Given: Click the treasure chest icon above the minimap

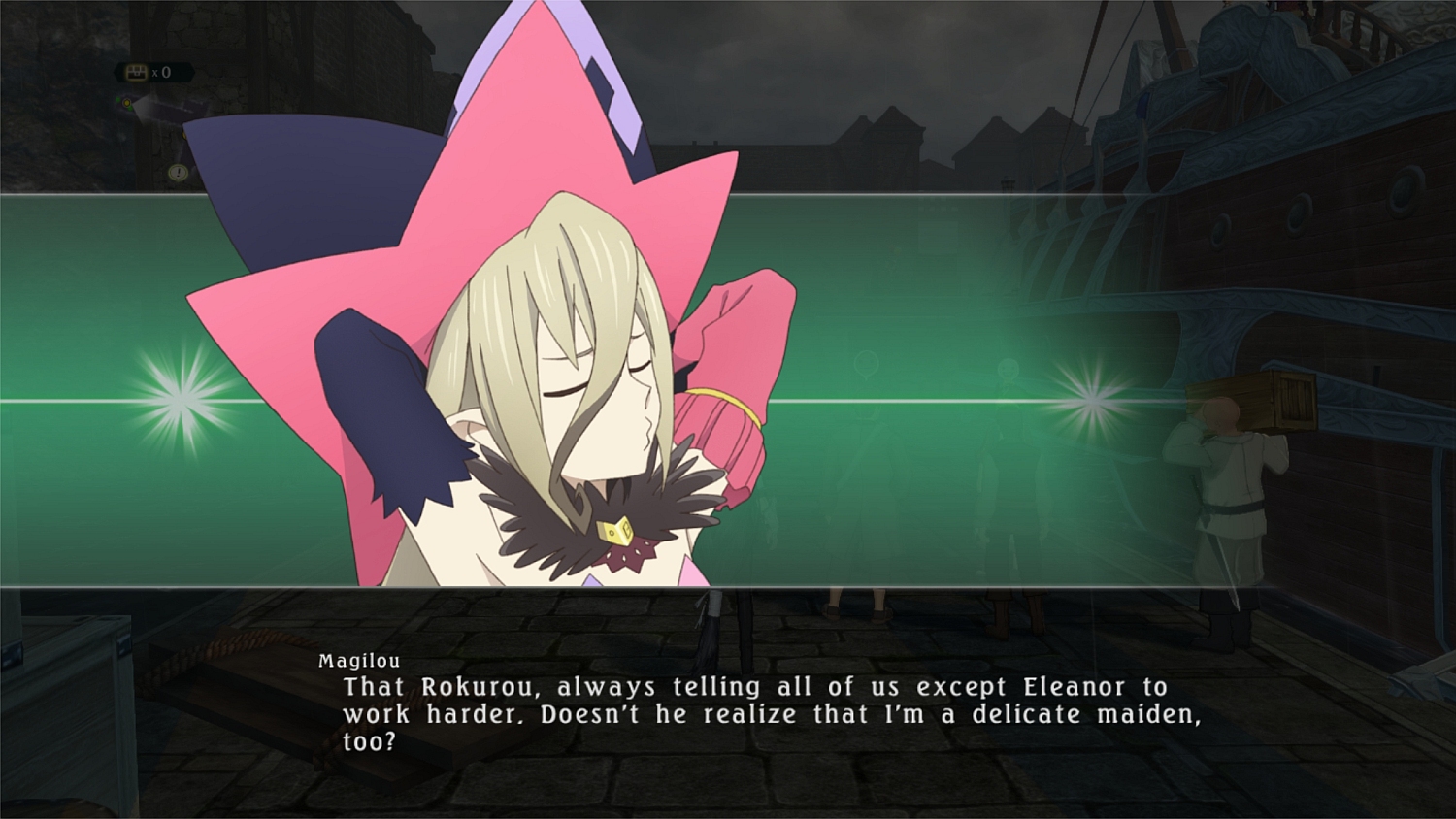Looking at the screenshot, I should click(x=136, y=73).
